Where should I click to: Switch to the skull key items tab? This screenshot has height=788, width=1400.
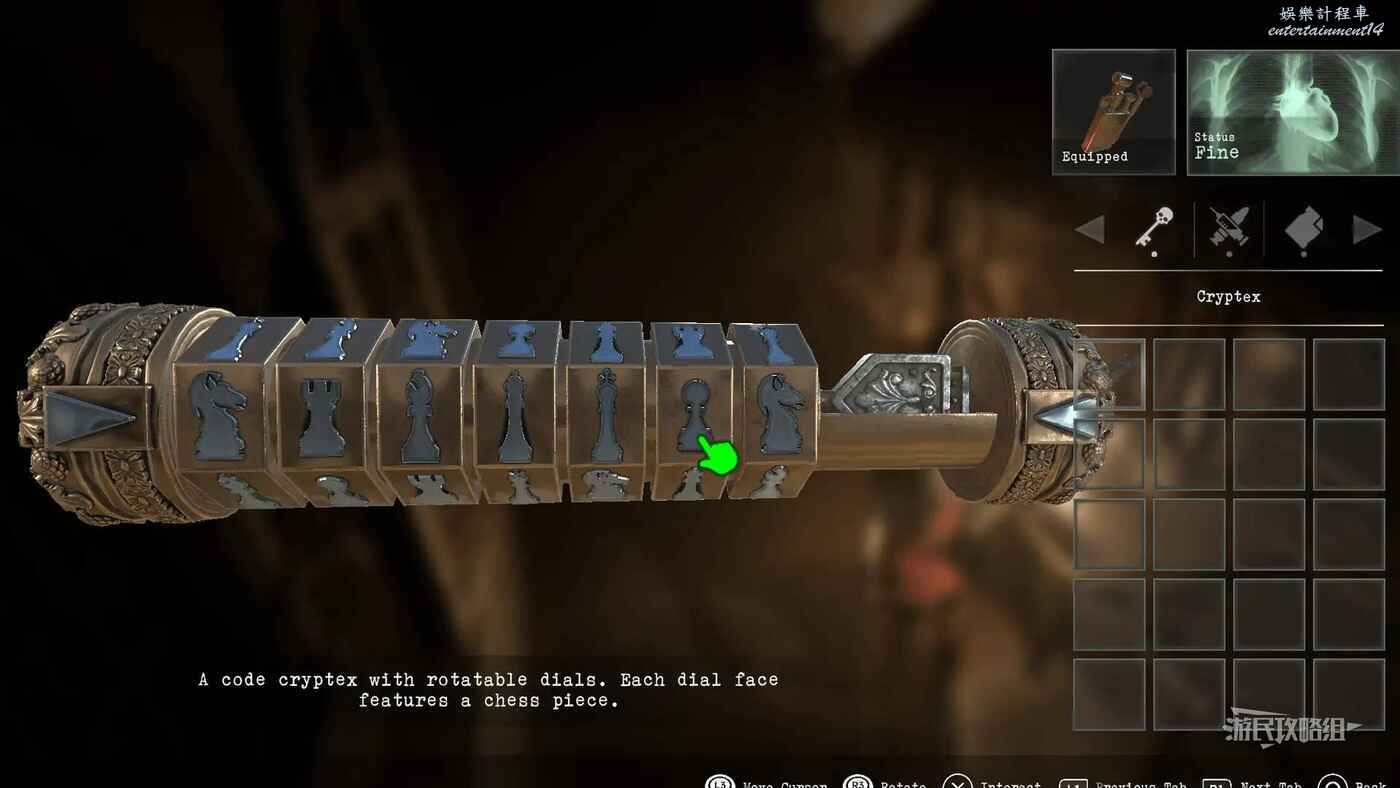[x=1153, y=228]
